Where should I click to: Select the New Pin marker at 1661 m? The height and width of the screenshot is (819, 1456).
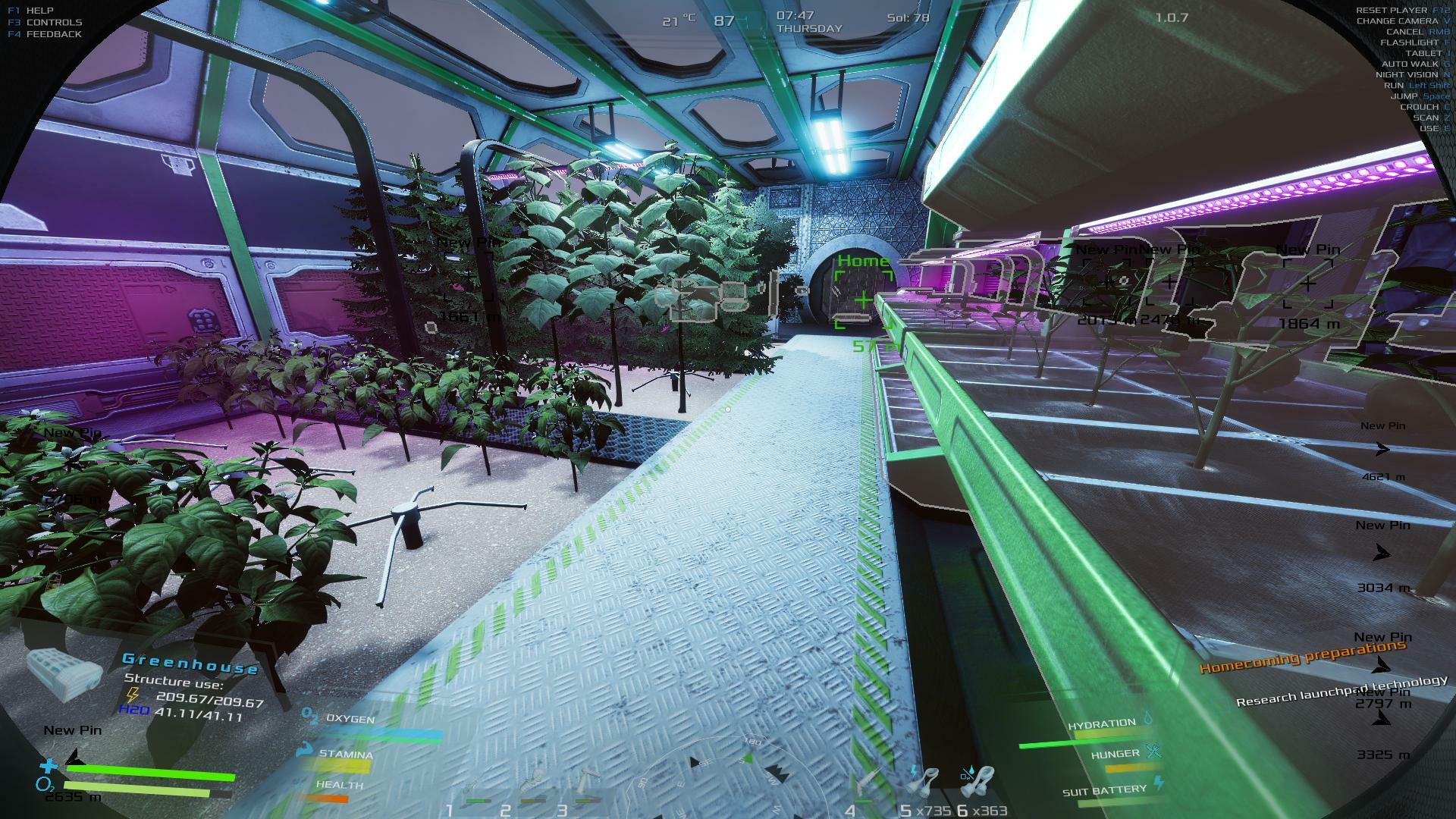468,278
